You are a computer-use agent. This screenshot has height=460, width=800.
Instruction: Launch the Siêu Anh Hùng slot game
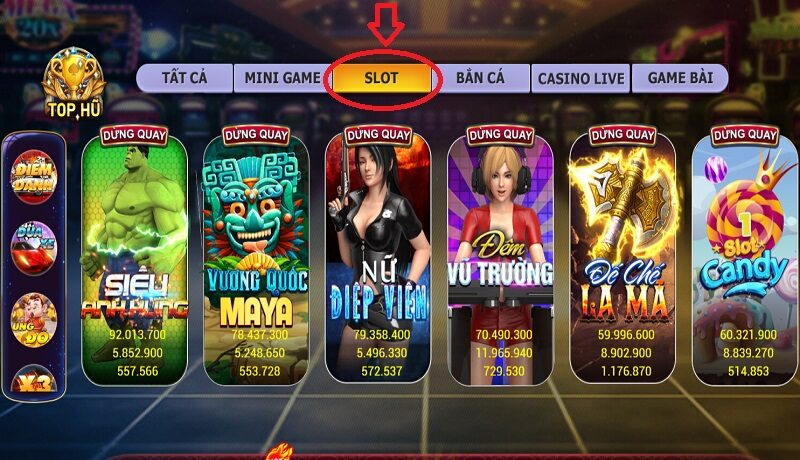click(134, 255)
